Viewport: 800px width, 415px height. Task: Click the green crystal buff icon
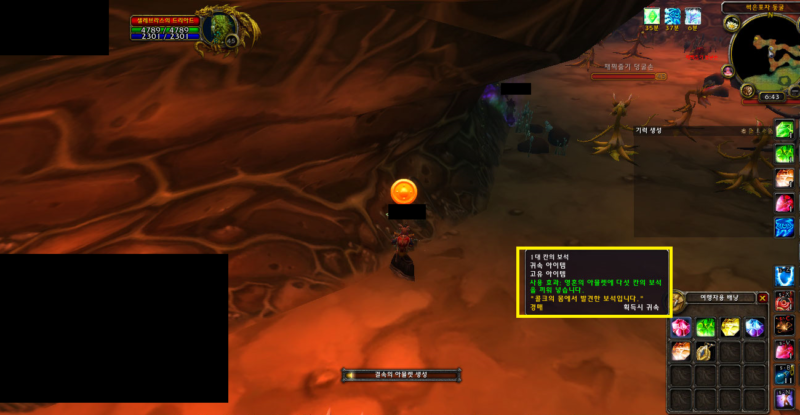[x=652, y=16]
